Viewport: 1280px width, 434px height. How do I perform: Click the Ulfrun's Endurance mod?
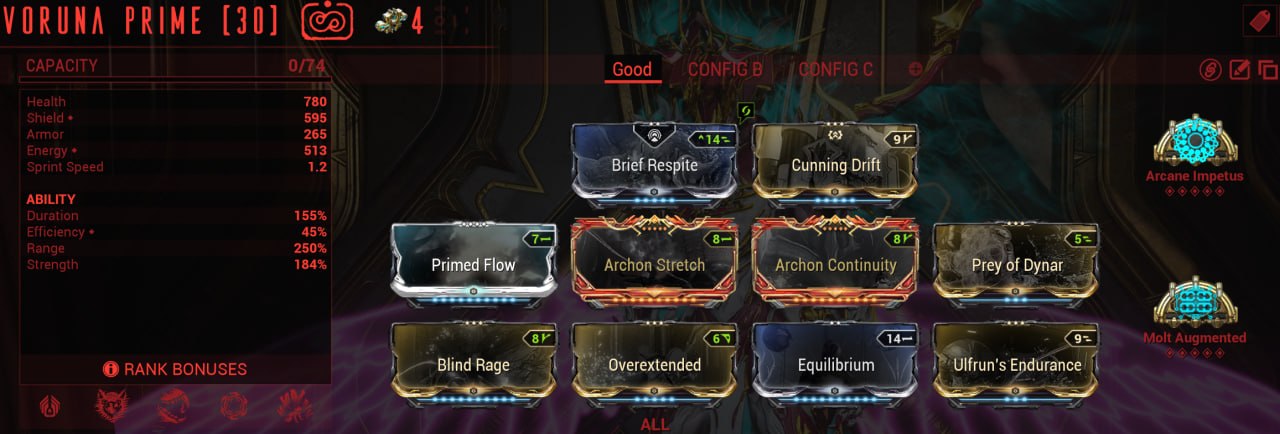[x=1015, y=365]
